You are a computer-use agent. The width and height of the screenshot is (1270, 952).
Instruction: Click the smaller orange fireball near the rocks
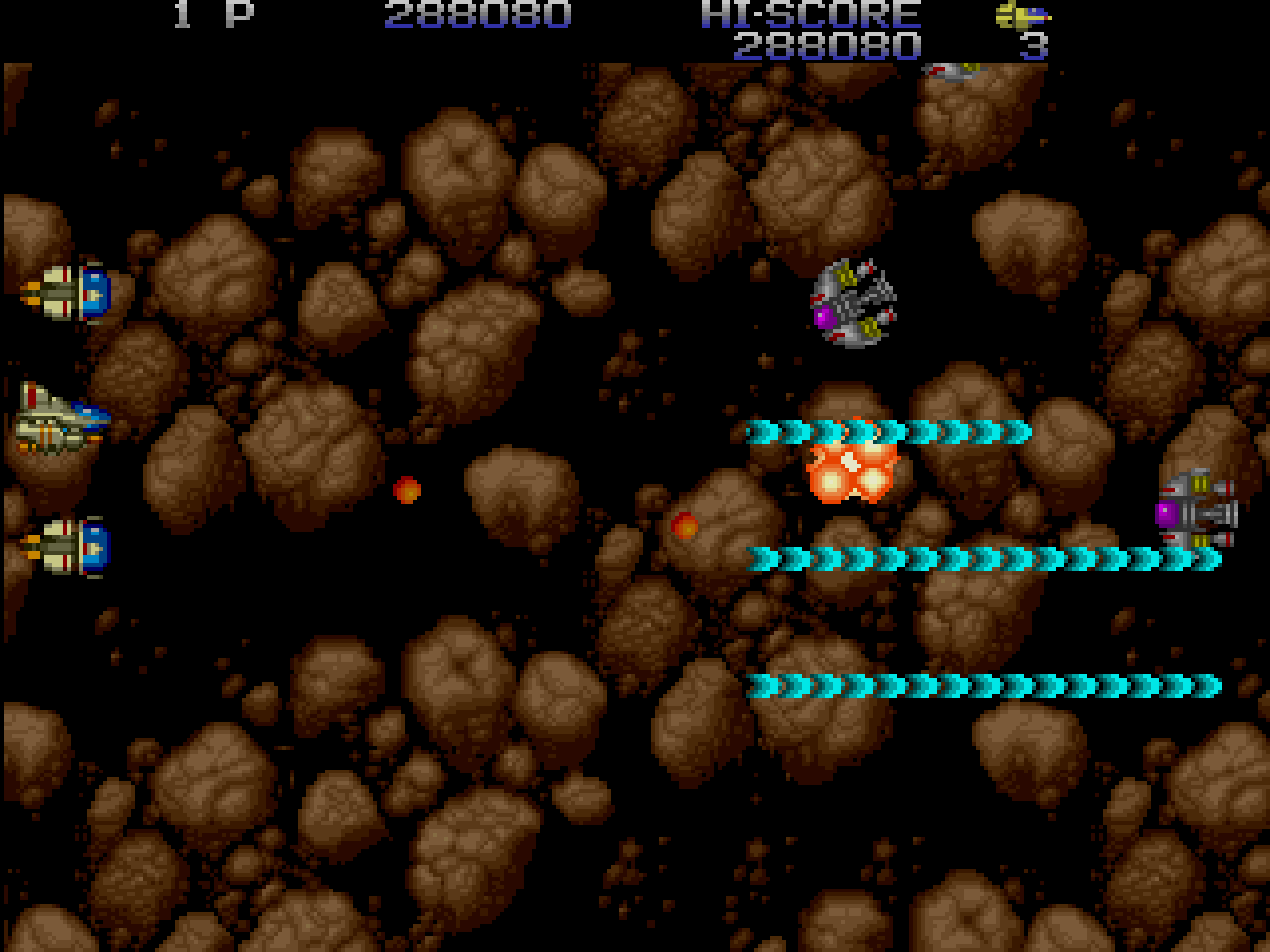(x=687, y=529)
